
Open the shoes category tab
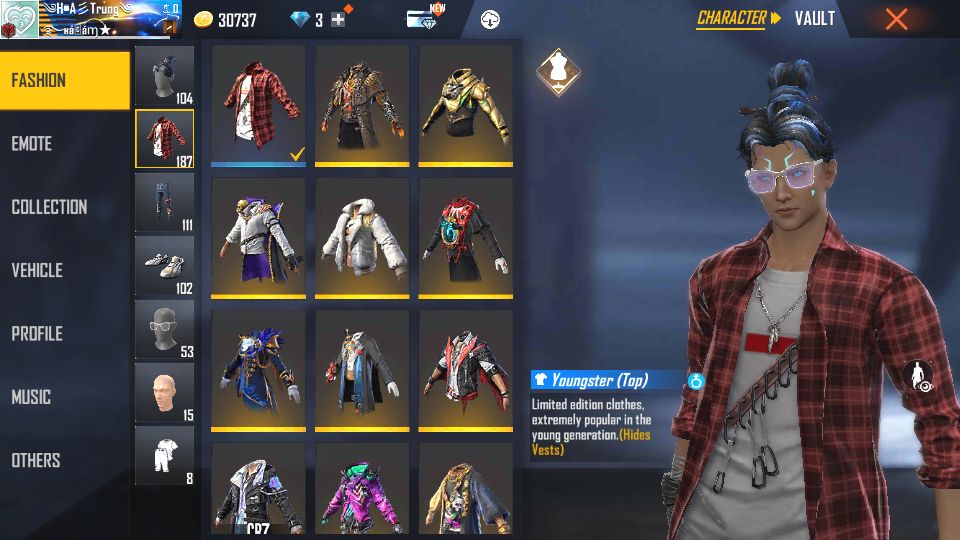(x=164, y=265)
